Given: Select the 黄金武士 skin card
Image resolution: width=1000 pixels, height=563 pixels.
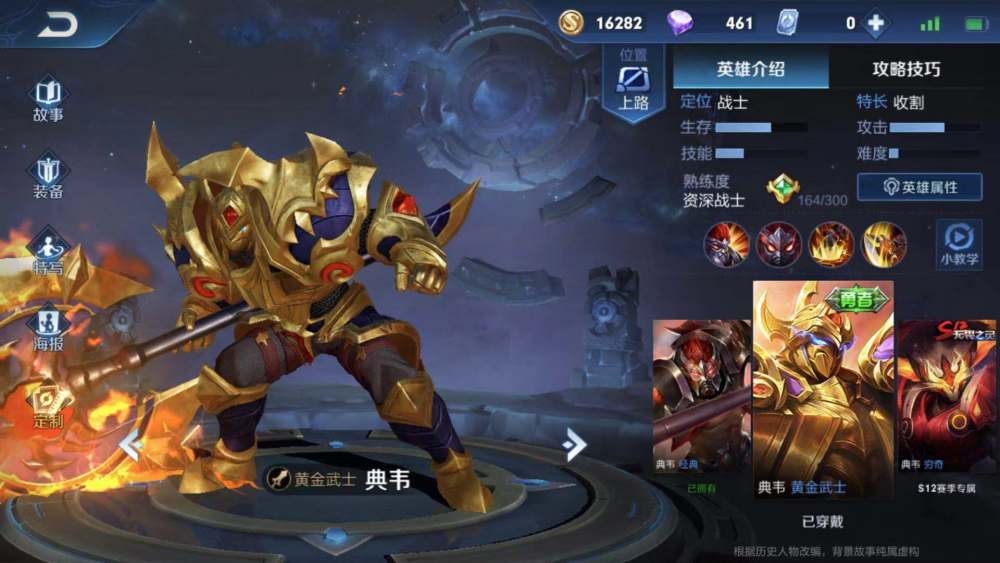Looking at the screenshot, I should [822, 390].
